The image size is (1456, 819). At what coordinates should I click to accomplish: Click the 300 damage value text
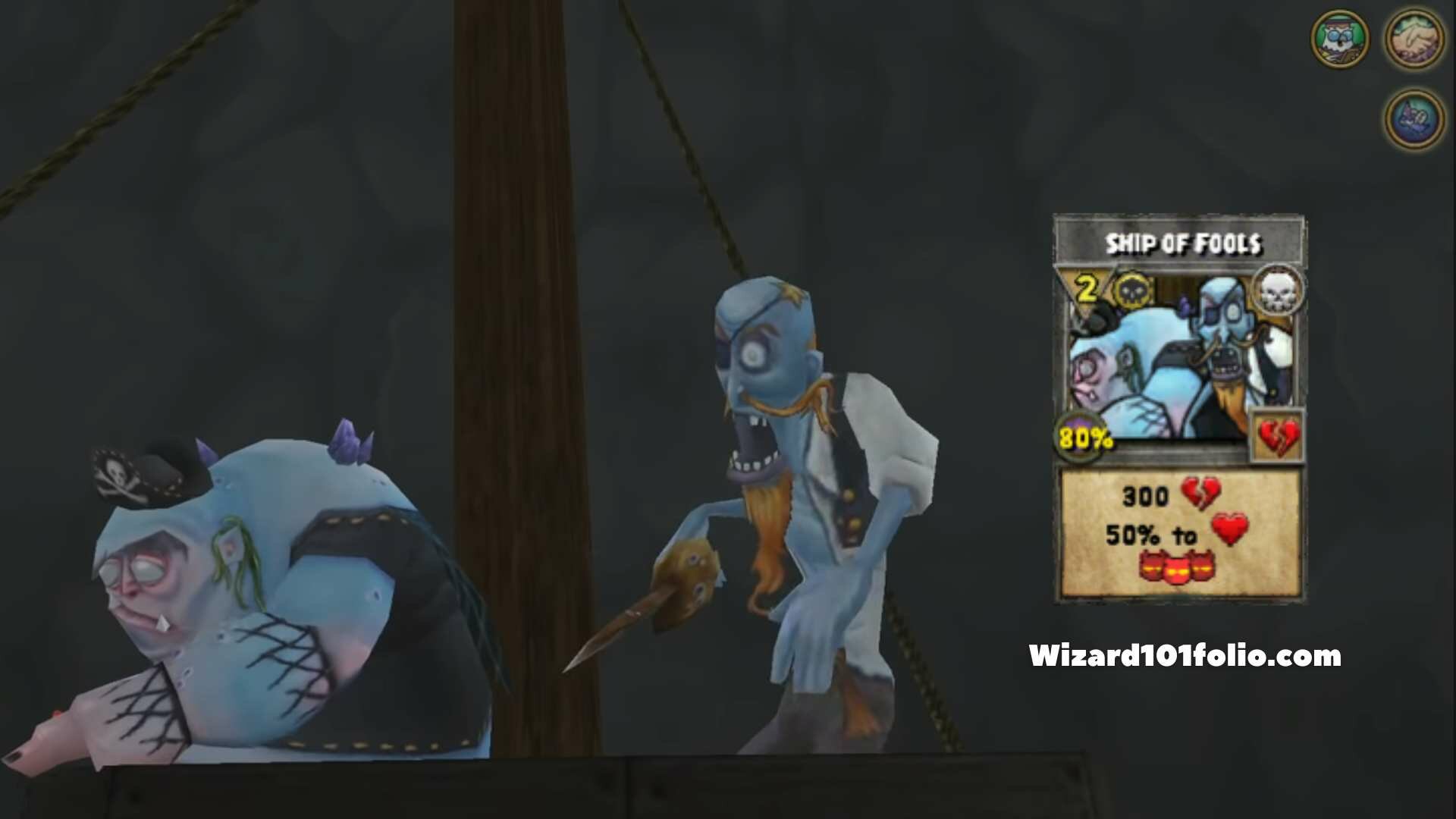pyautogui.click(x=1145, y=494)
